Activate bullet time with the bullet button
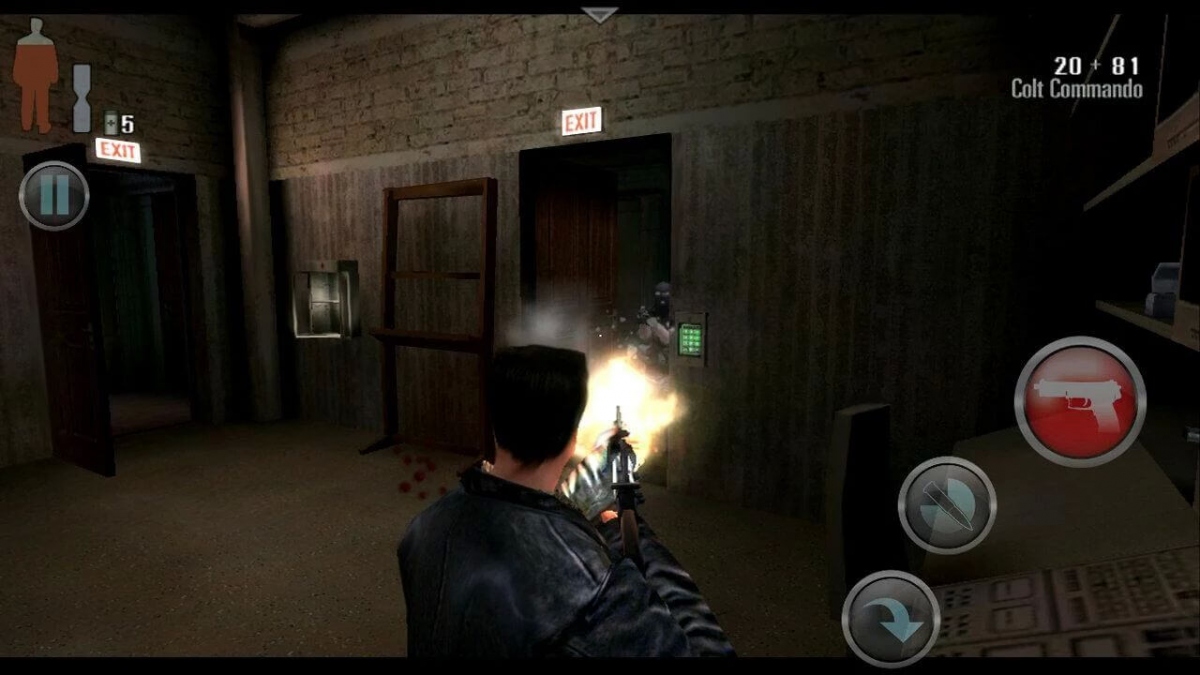 tap(946, 505)
